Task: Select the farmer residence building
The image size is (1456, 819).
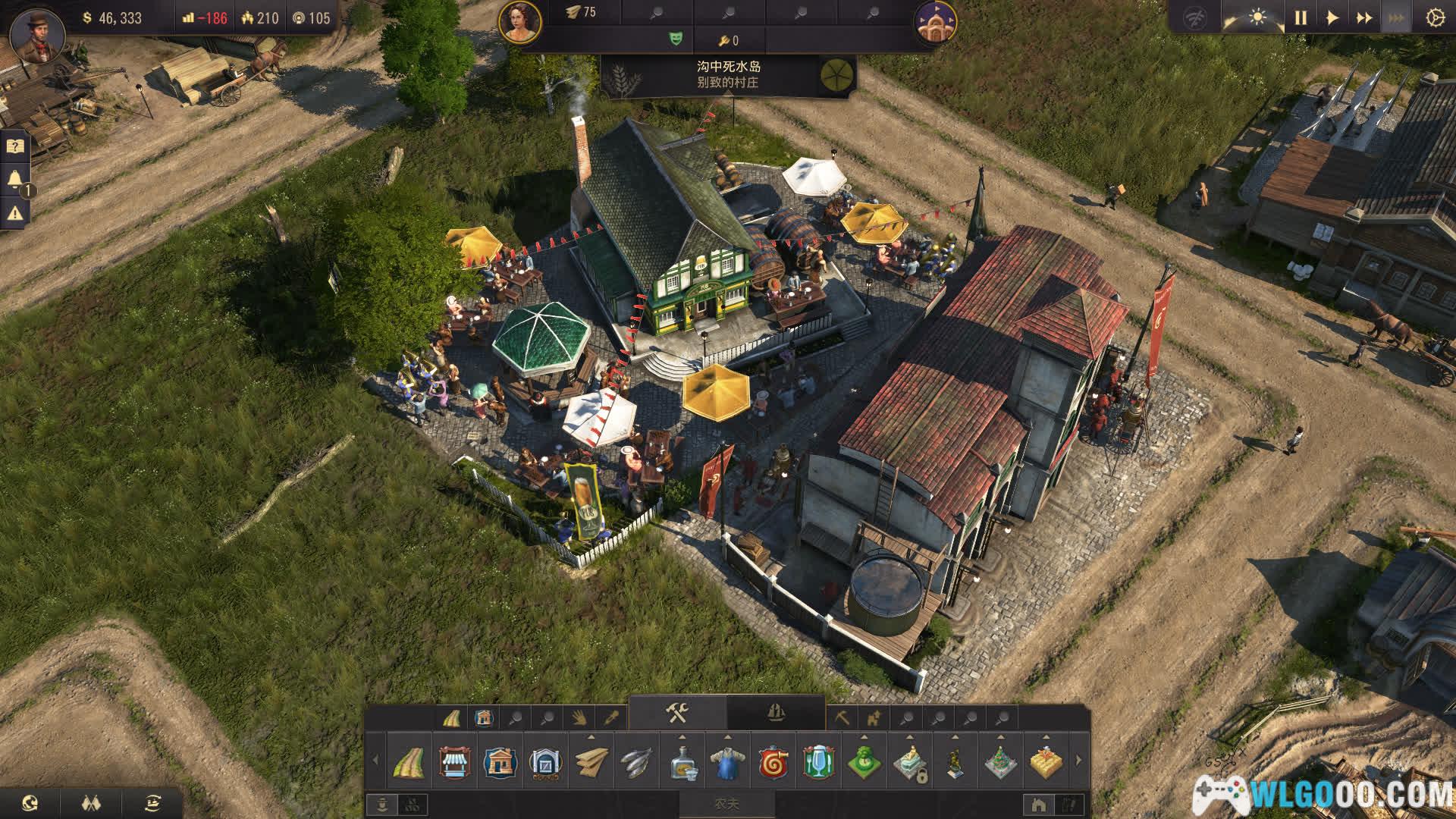Action: [500, 762]
